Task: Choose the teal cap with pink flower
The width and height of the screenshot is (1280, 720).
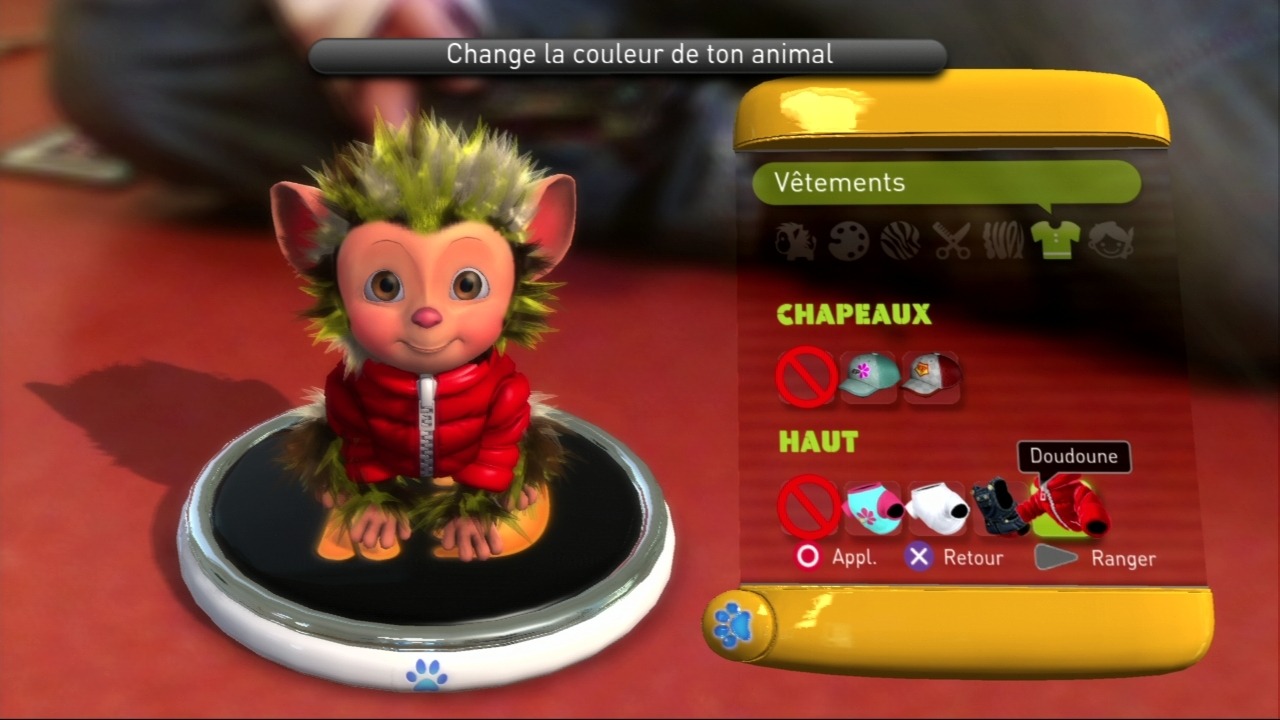Action: 869,378
